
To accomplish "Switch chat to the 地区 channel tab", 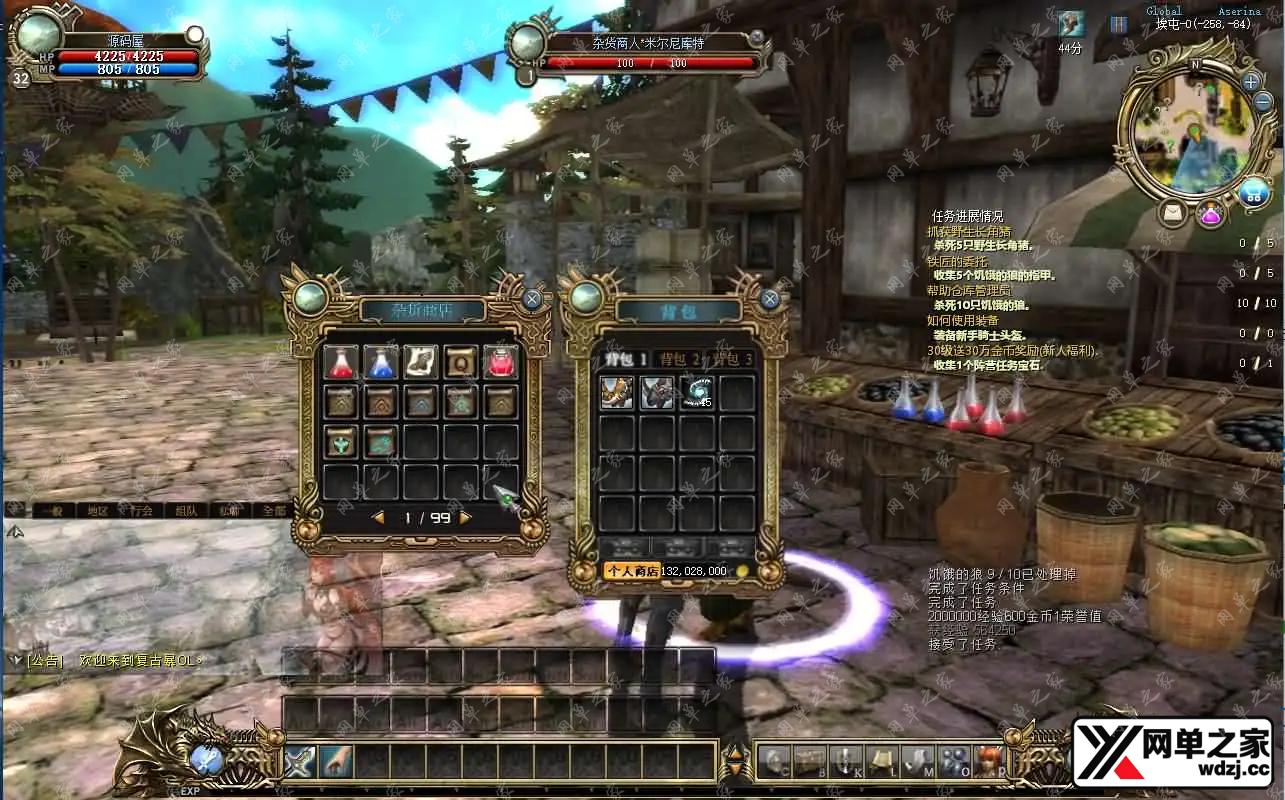I will (x=97, y=510).
